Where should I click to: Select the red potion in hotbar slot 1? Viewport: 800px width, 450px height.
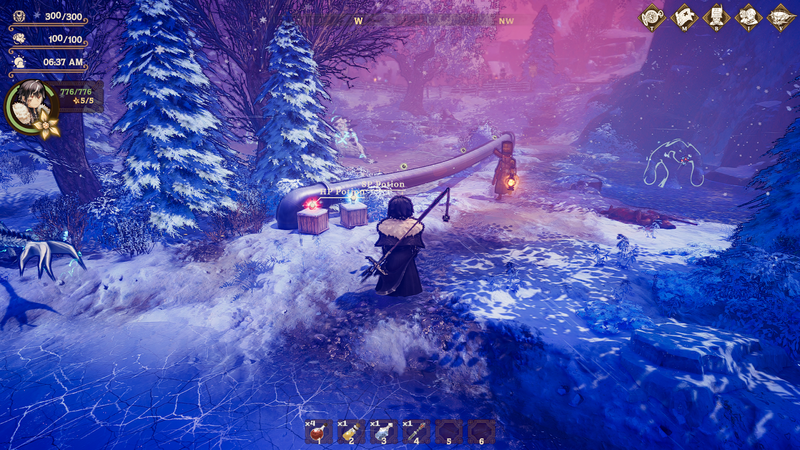click(320, 431)
